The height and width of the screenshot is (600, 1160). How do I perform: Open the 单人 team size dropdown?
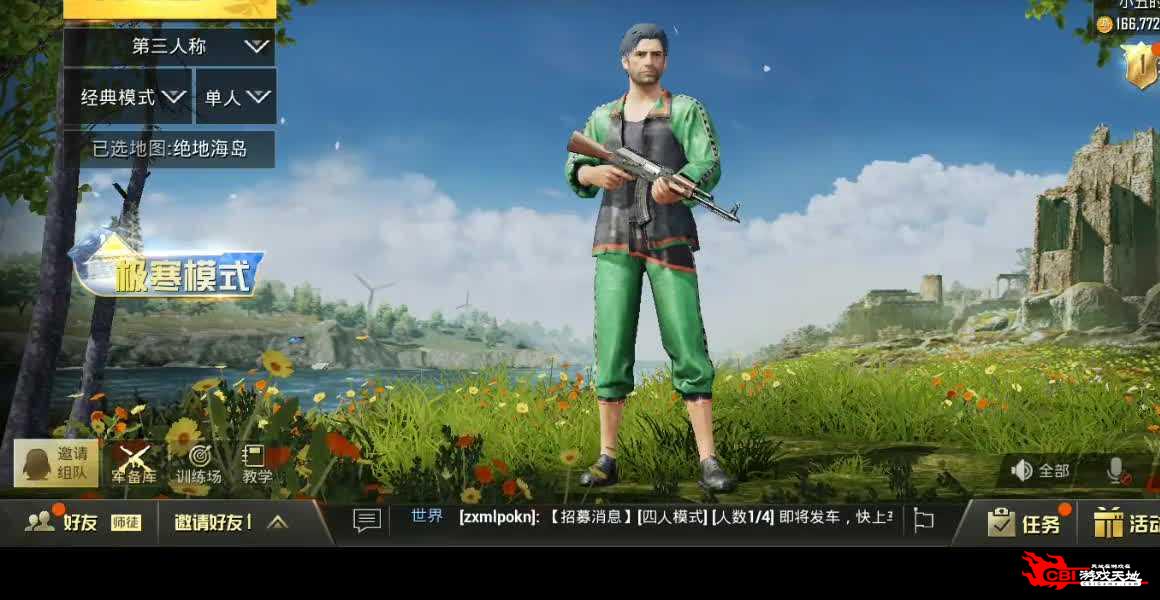pyautogui.click(x=236, y=97)
